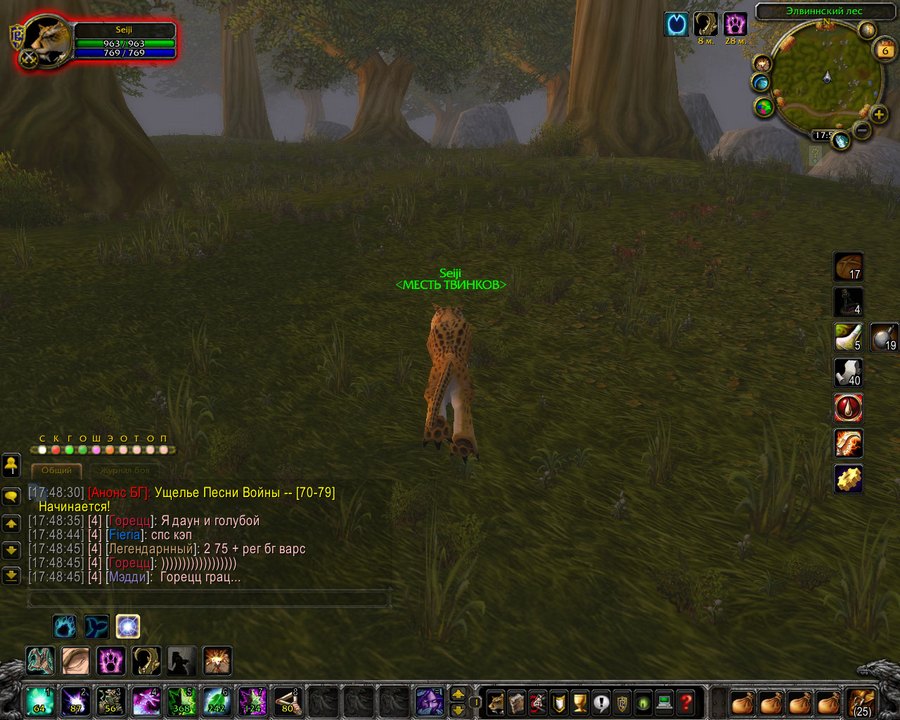This screenshot has height=720, width=900.
Task: Click the golden gear icon
Action: [x=849, y=479]
